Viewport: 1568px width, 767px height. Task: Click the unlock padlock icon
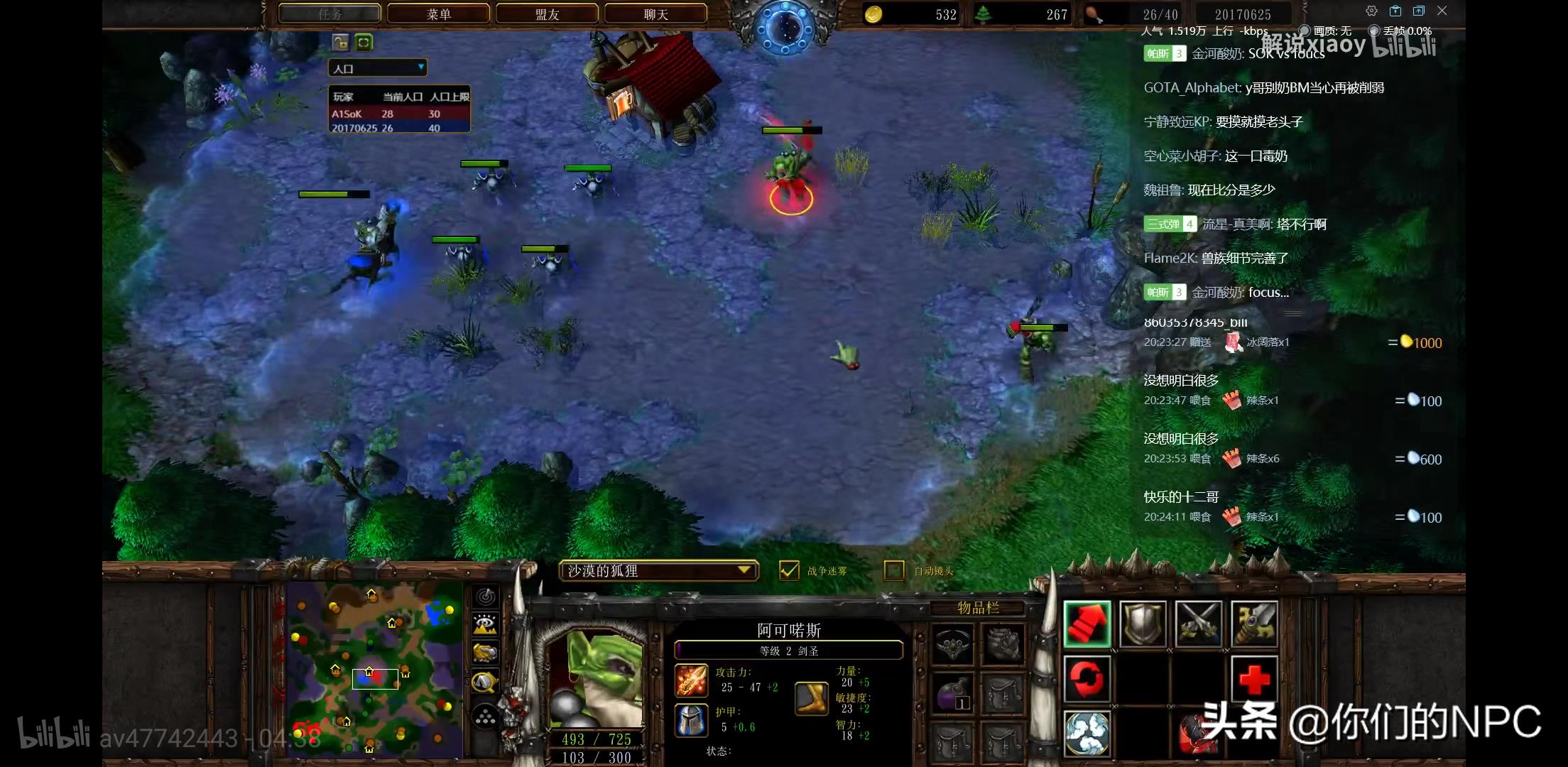(340, 43)
